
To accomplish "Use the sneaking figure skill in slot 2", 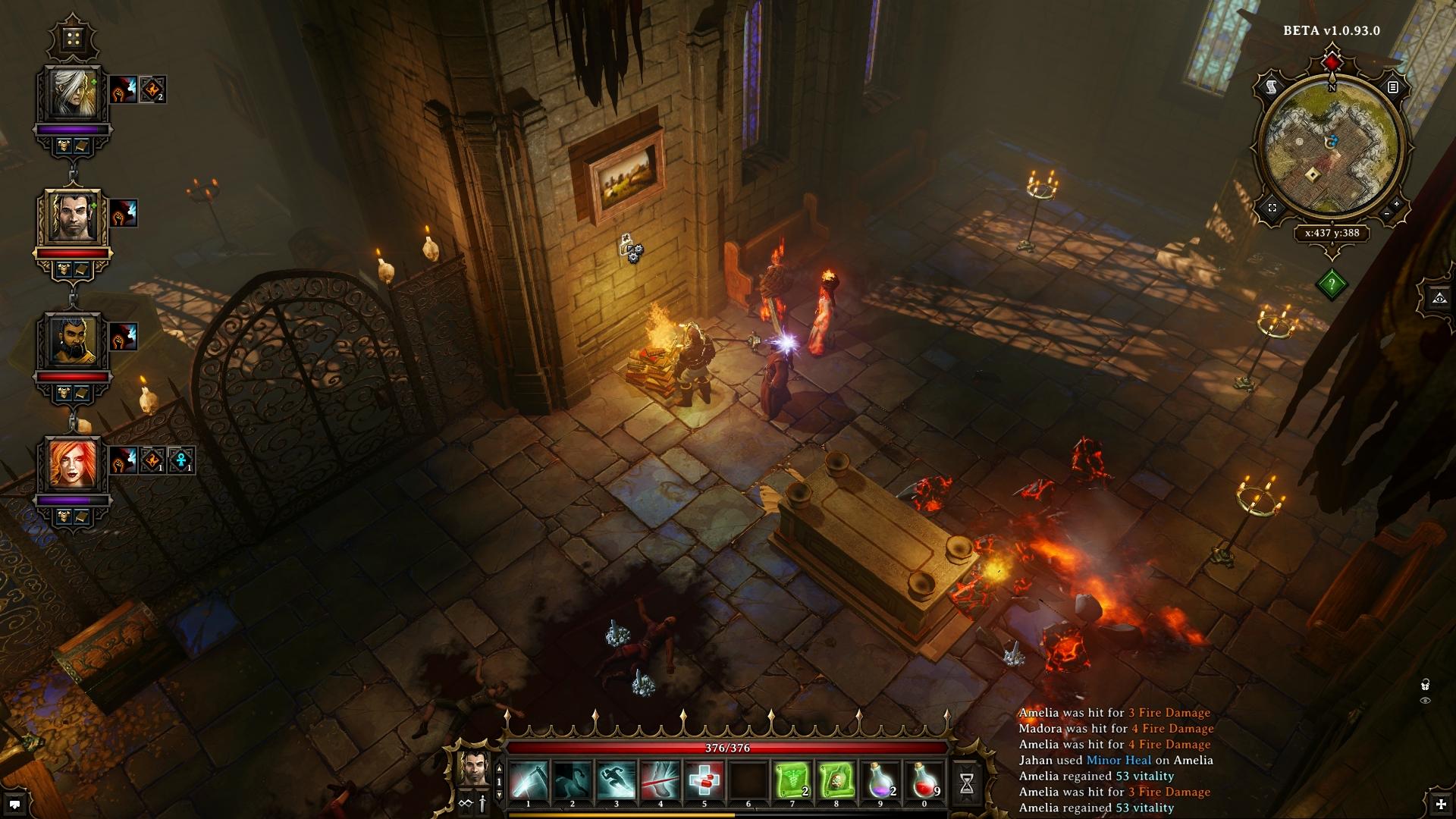I will click(x=573, y=781).
